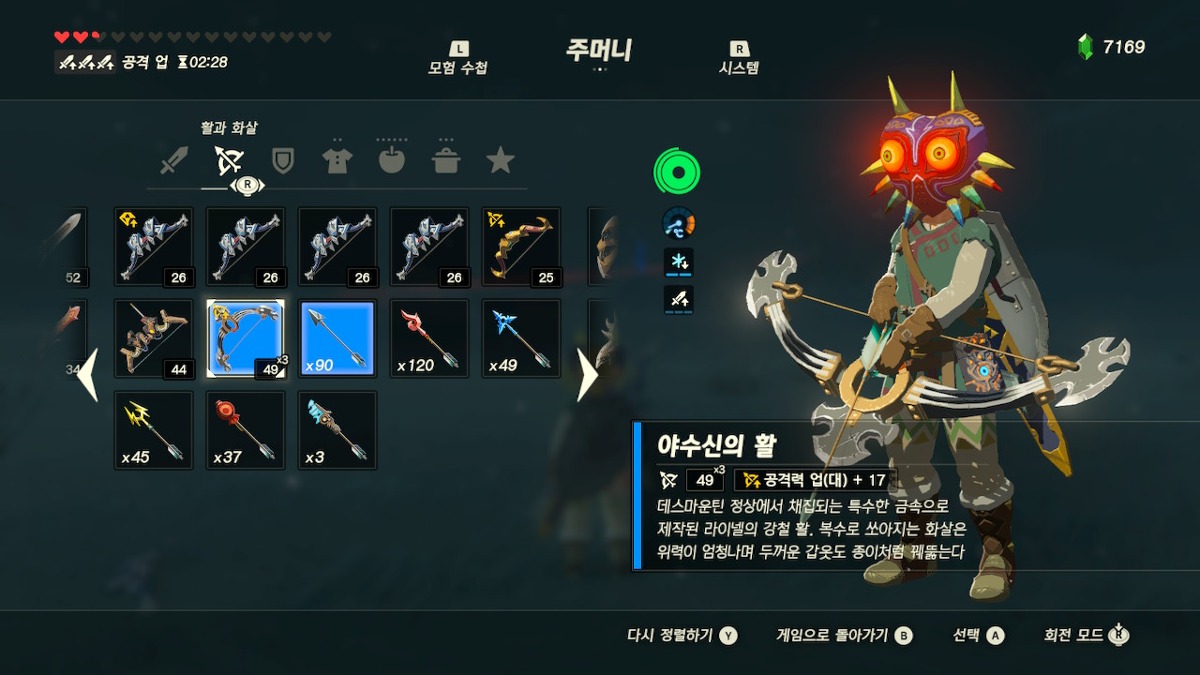Choose the shock arrows x45 slot
The image size is (1200, 675).
coord(153,430)
